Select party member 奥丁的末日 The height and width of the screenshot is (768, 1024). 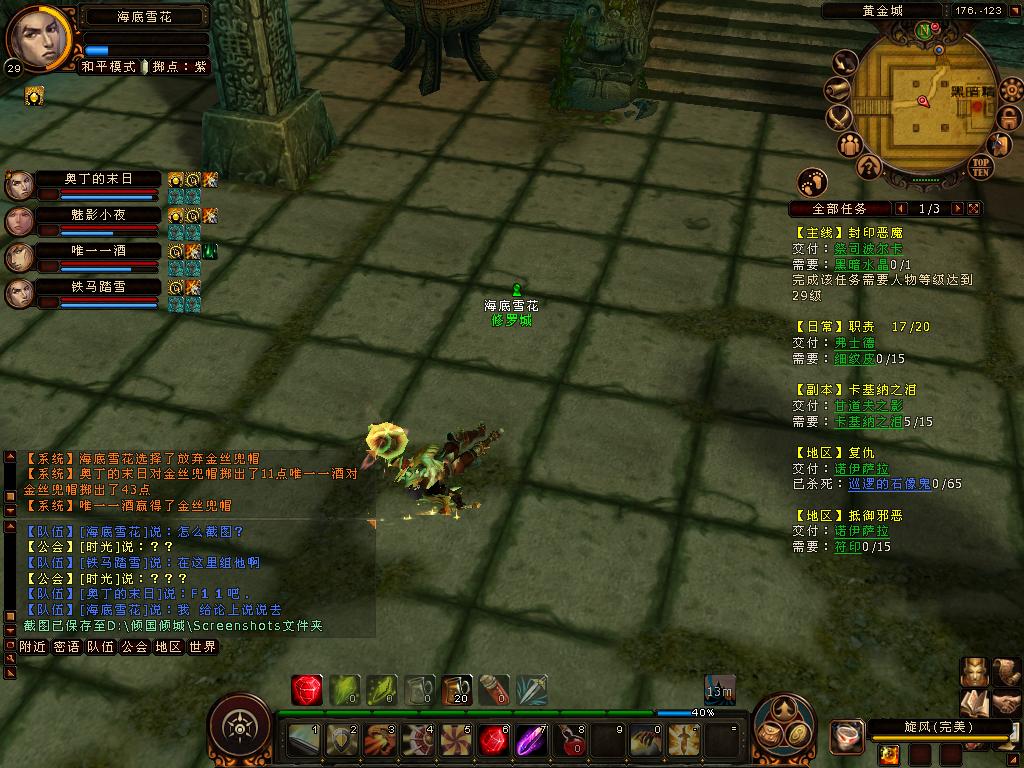(98, 179)
